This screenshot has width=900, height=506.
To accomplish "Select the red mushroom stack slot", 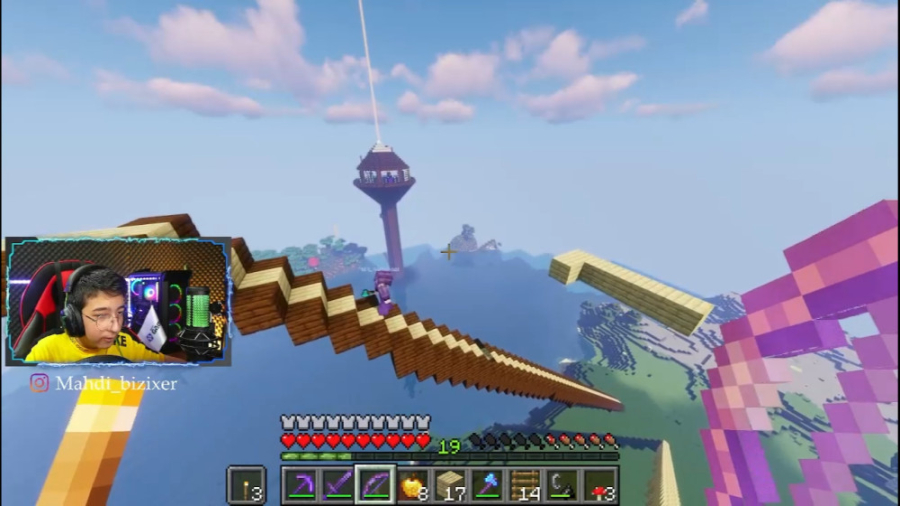I will click(599, 485).
